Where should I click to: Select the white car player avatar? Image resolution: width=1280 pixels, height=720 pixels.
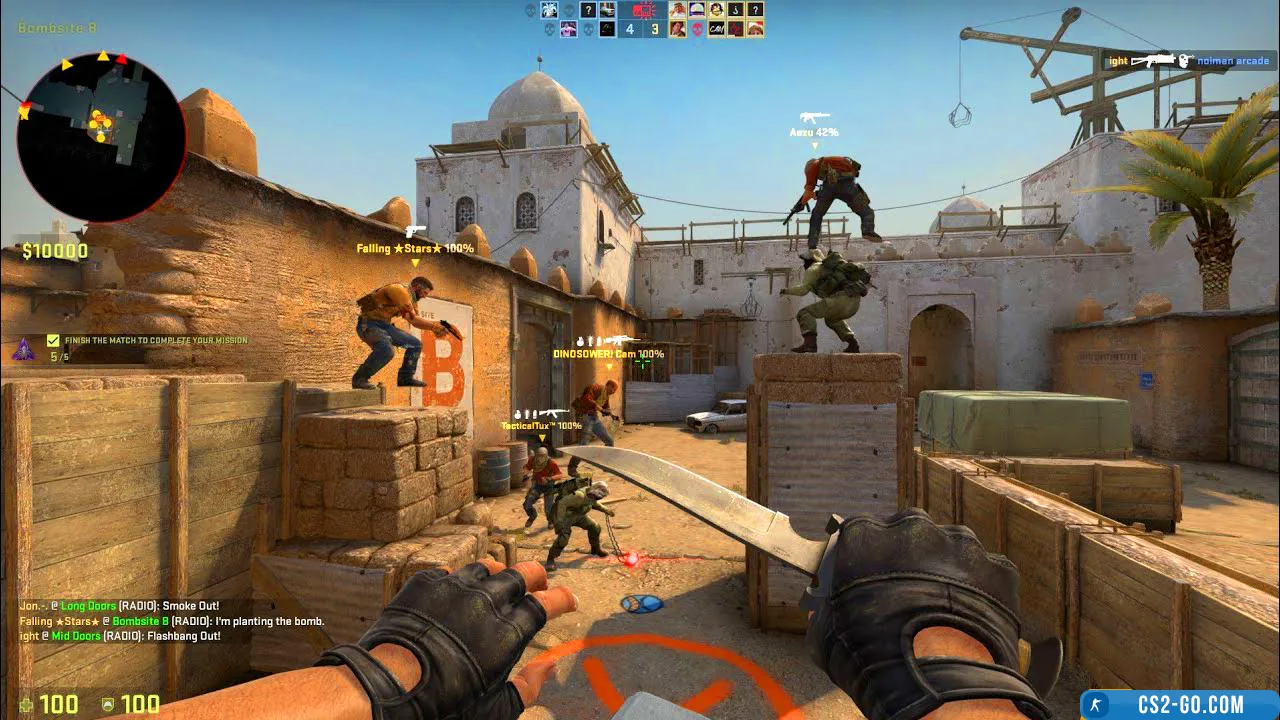[x=607, y=10]
